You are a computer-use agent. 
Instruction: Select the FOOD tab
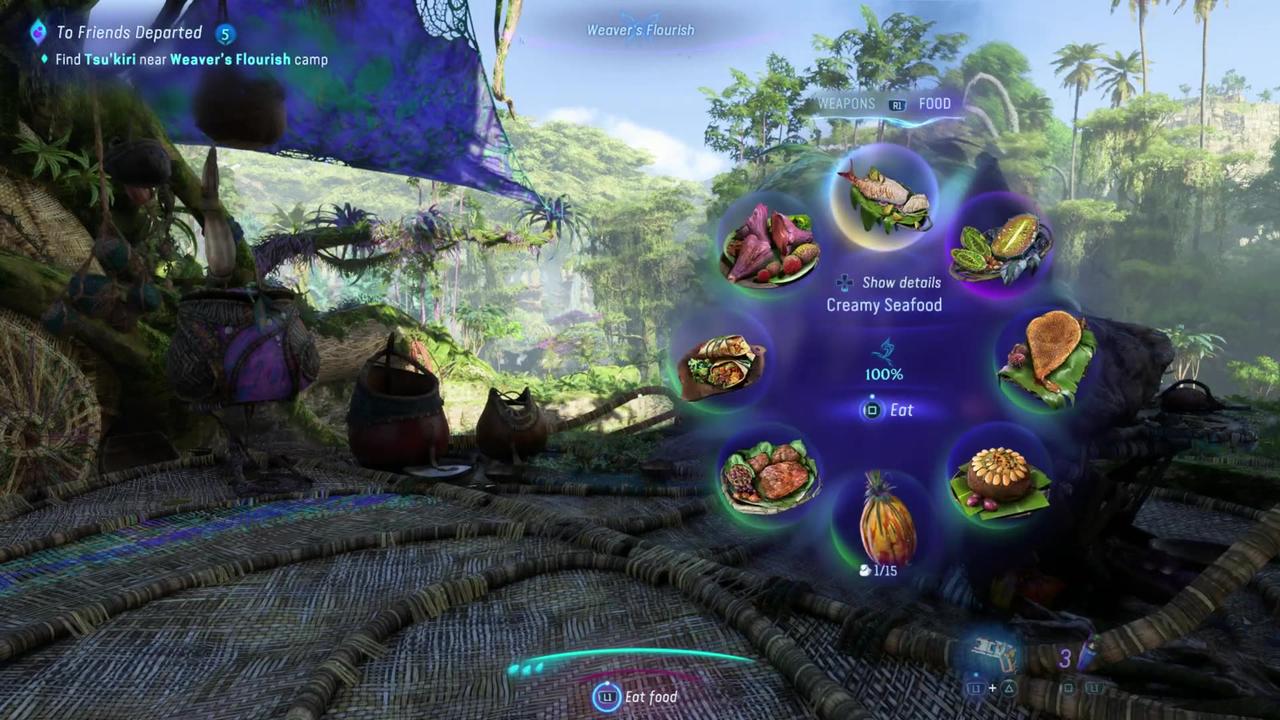(x=934, y=103)
